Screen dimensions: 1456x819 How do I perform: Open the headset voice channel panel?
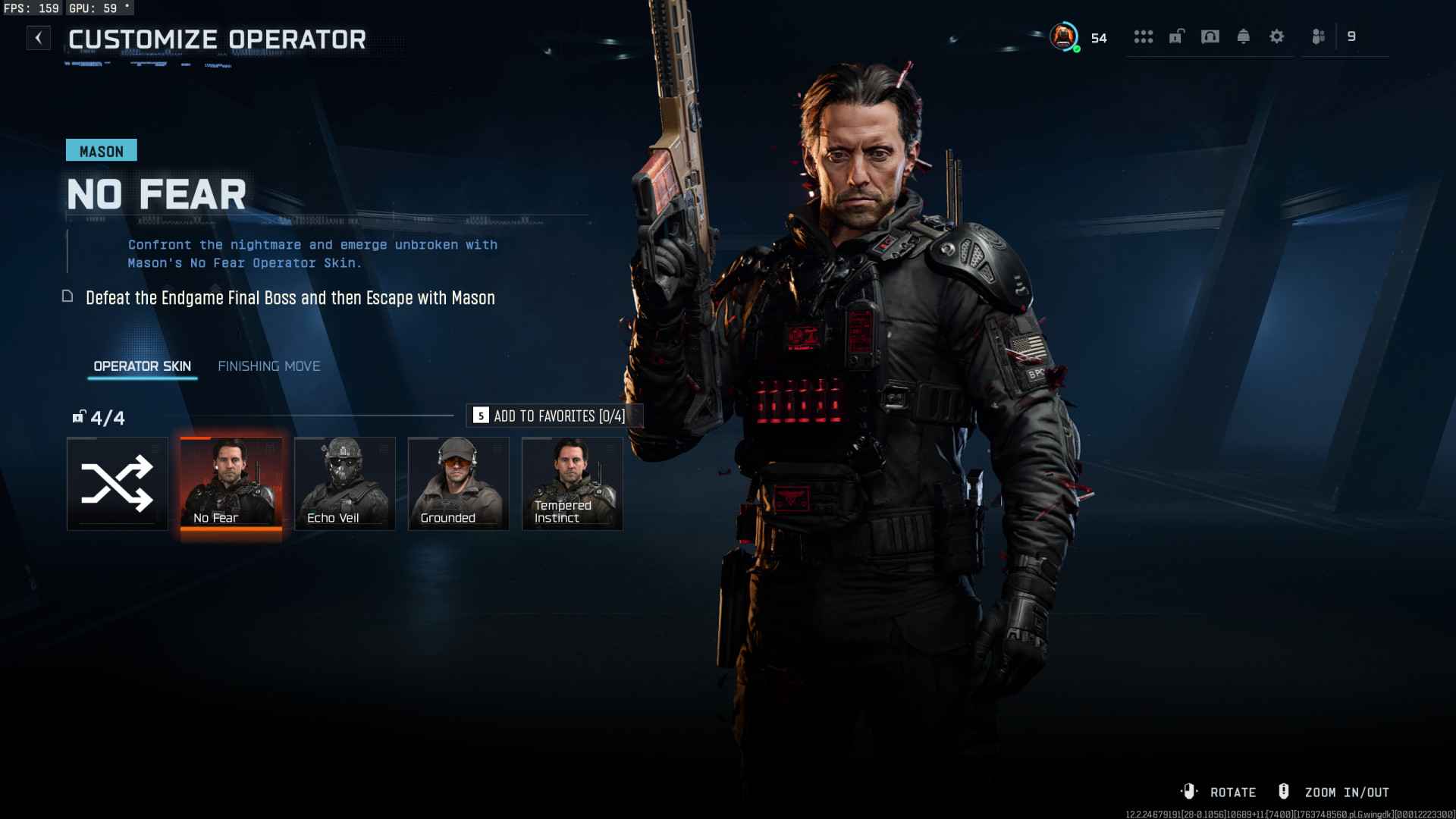point(1210,36)
